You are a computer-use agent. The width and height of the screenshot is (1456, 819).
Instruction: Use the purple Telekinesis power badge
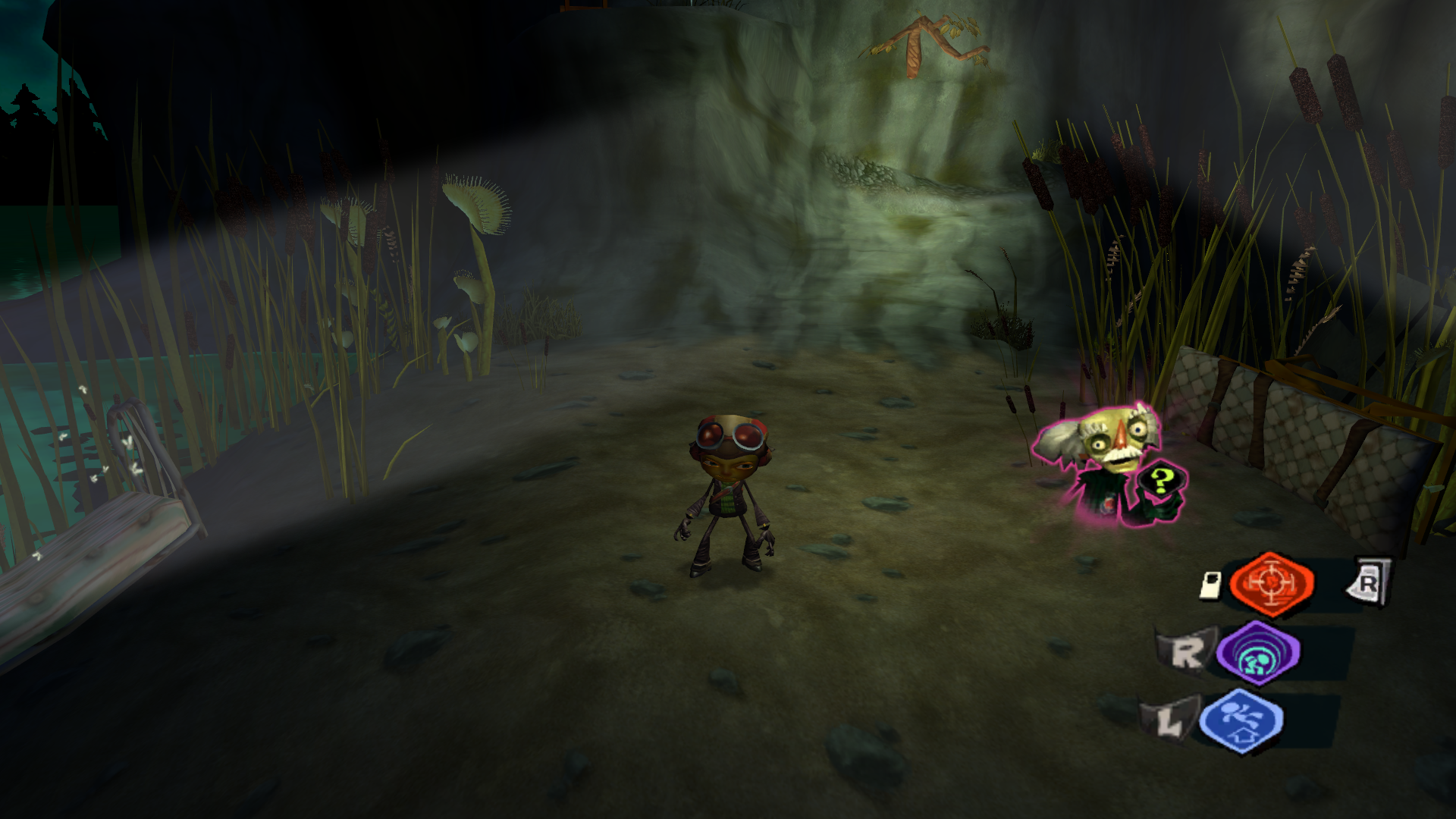point(1258,653)
